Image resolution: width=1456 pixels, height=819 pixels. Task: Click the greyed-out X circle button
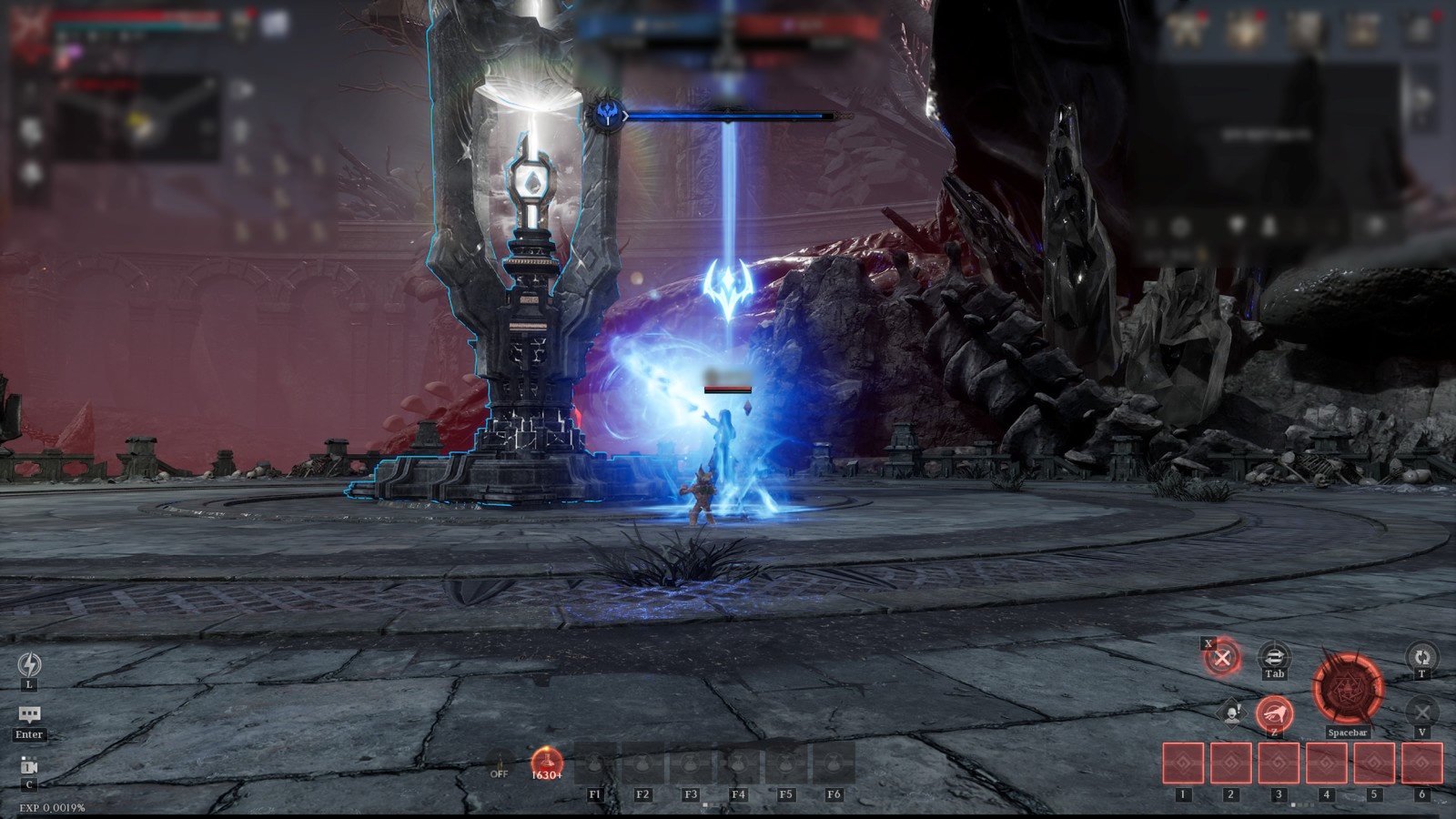coord(1421,712)
